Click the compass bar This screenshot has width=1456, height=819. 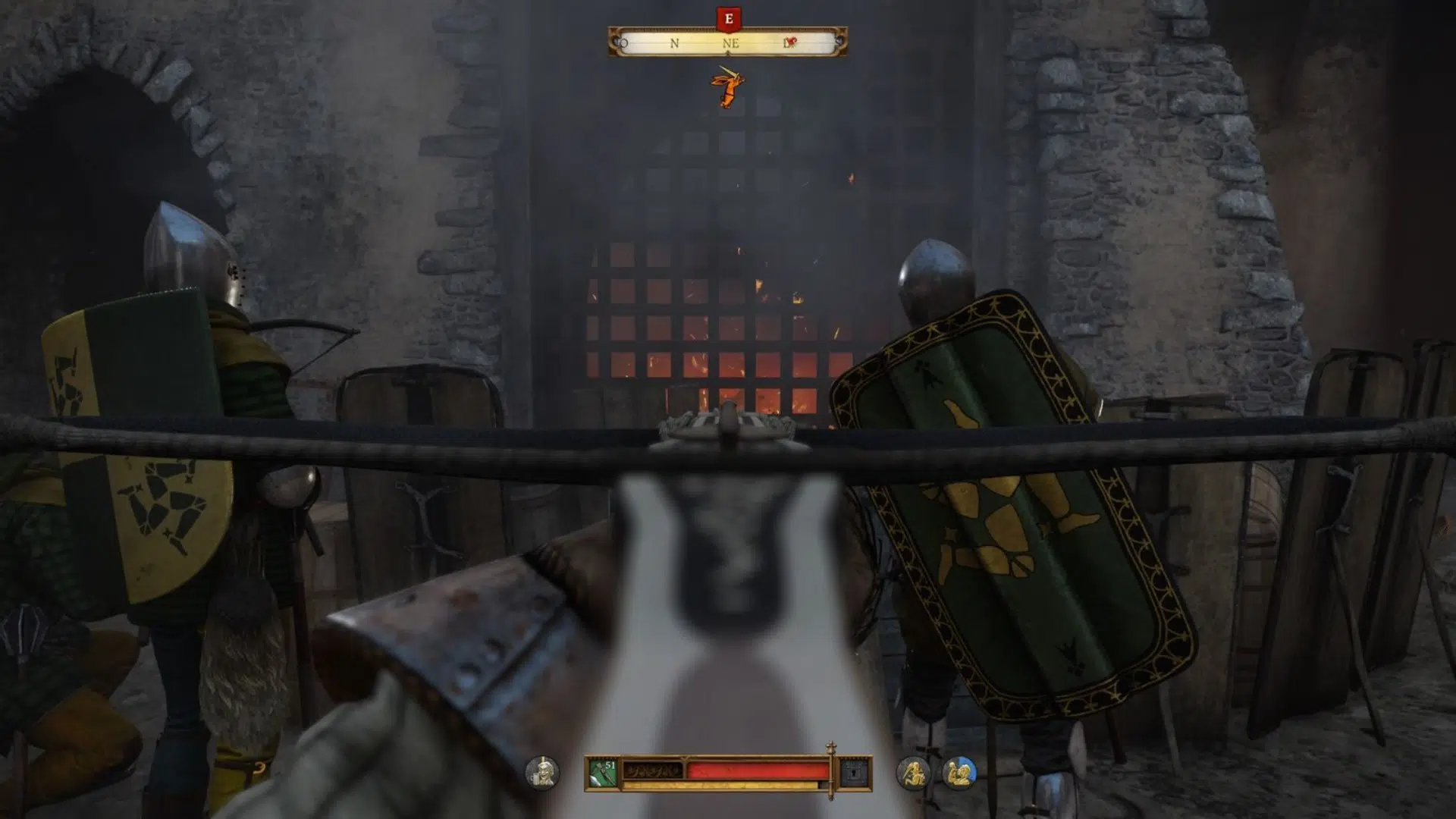point(727,43)
